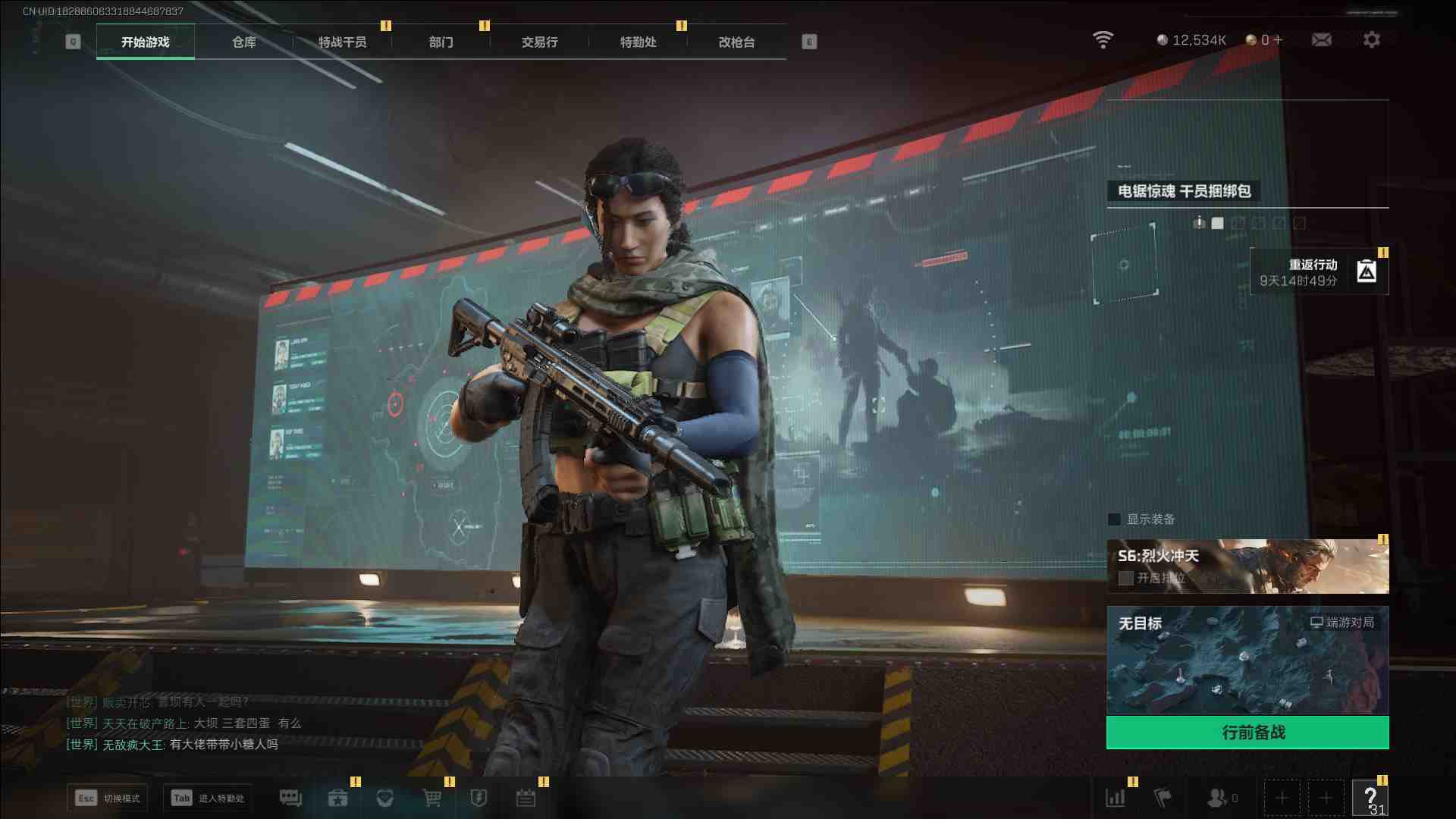
Task: Open the shopping cart store icon
Action: click(x=432, y=798)
